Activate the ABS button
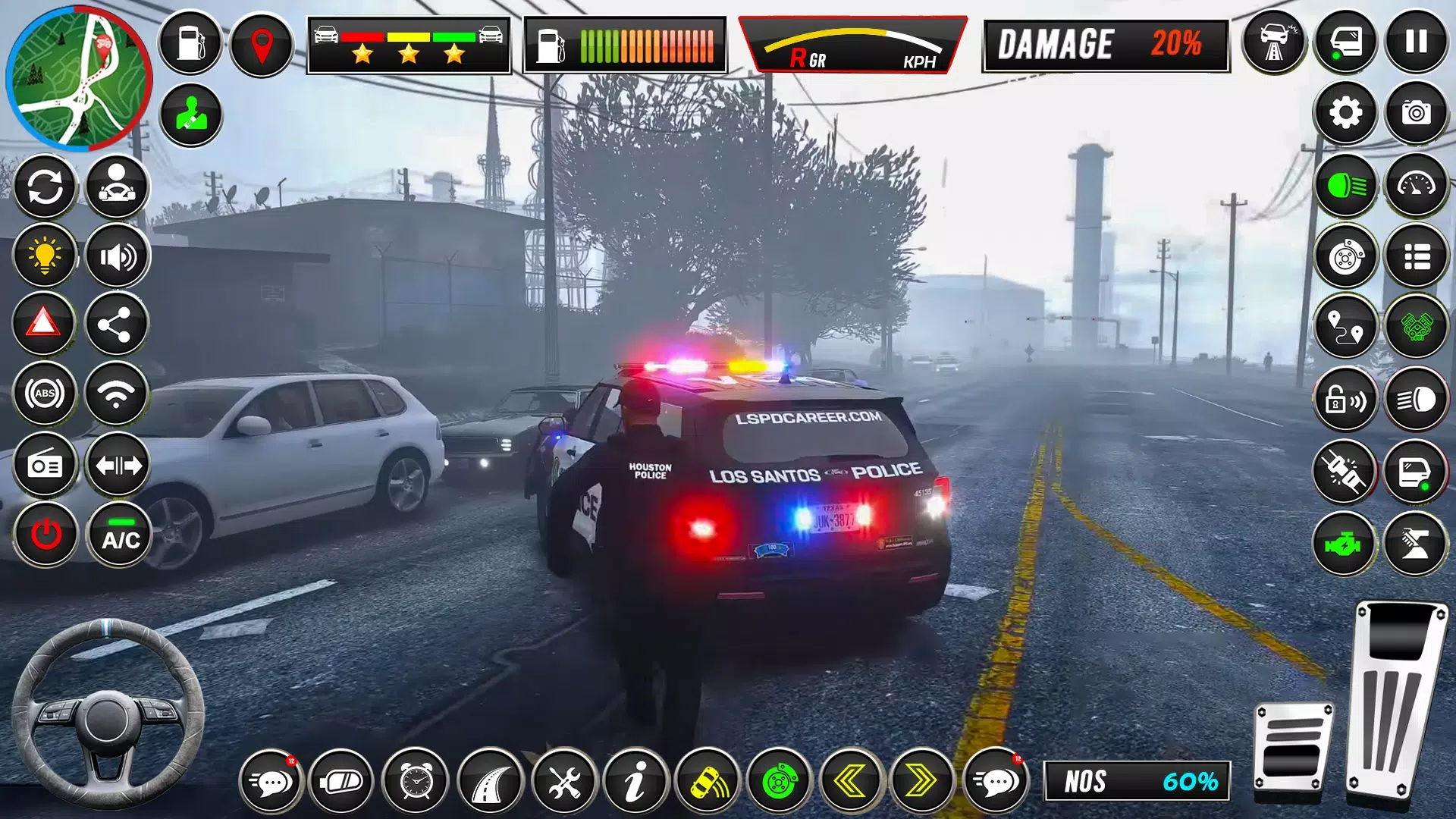The width and height of the screenshot is (1456, 819). pyautogui.click(x=45, y=394)
